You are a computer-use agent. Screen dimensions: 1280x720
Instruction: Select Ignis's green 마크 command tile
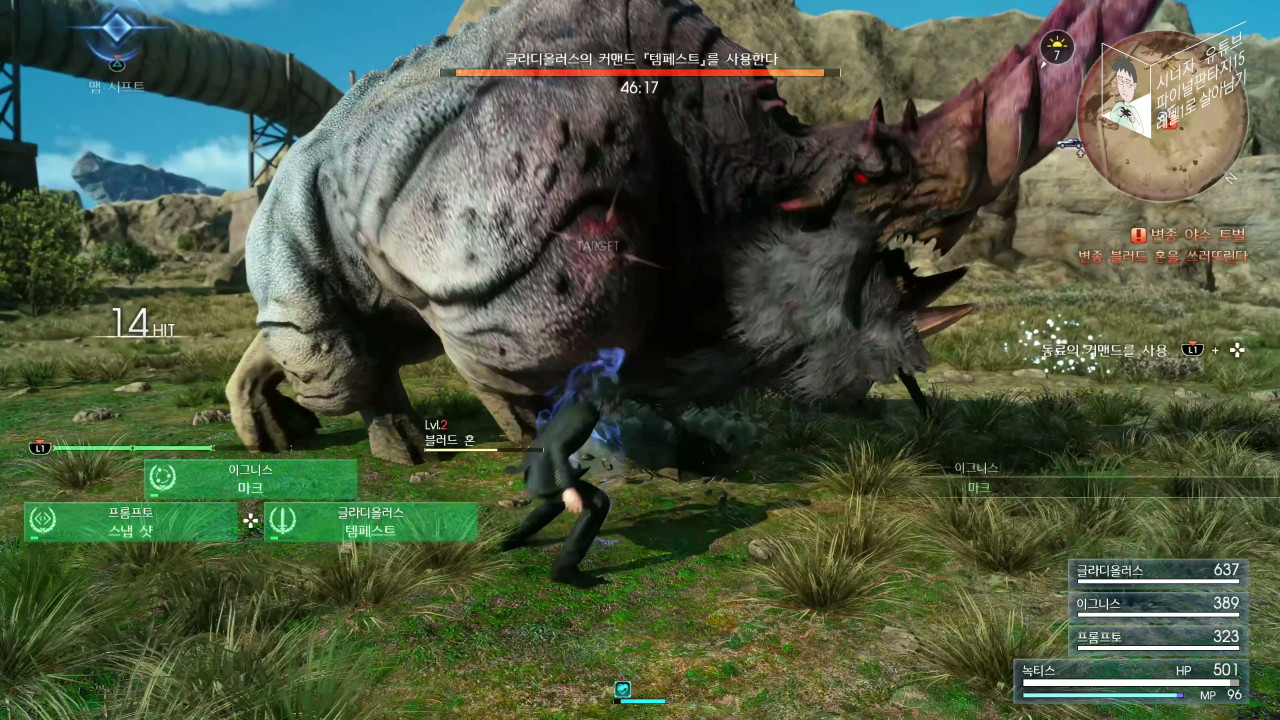click(x=251, y=479)
